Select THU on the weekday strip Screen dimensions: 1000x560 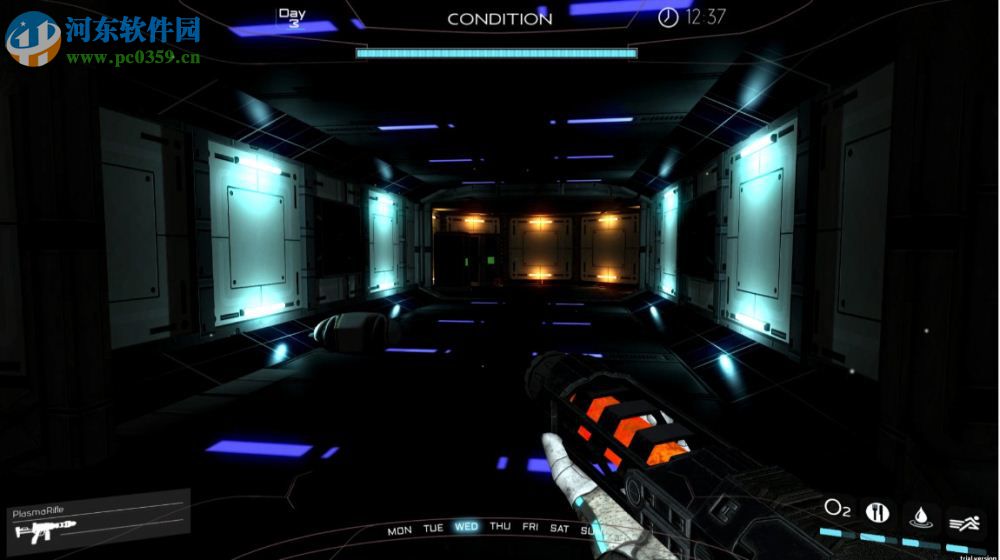point(500,527)
